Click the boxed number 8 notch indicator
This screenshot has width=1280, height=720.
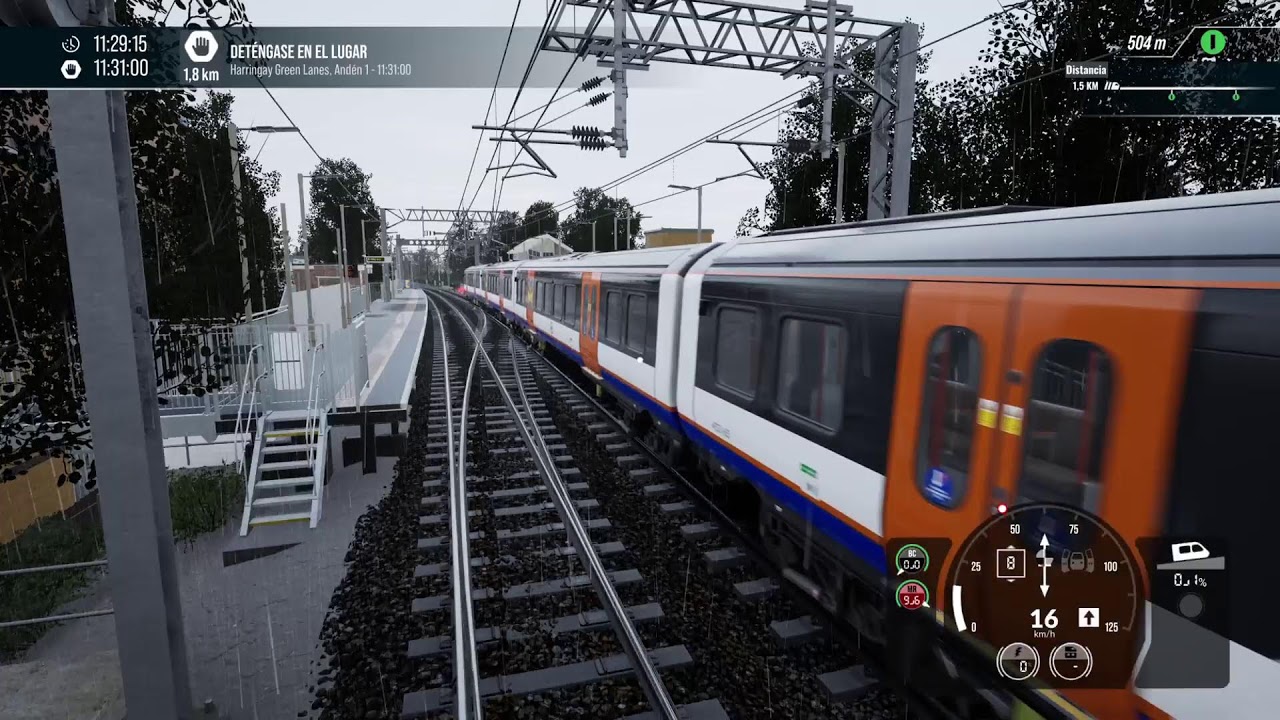[x=1011, y=562]
